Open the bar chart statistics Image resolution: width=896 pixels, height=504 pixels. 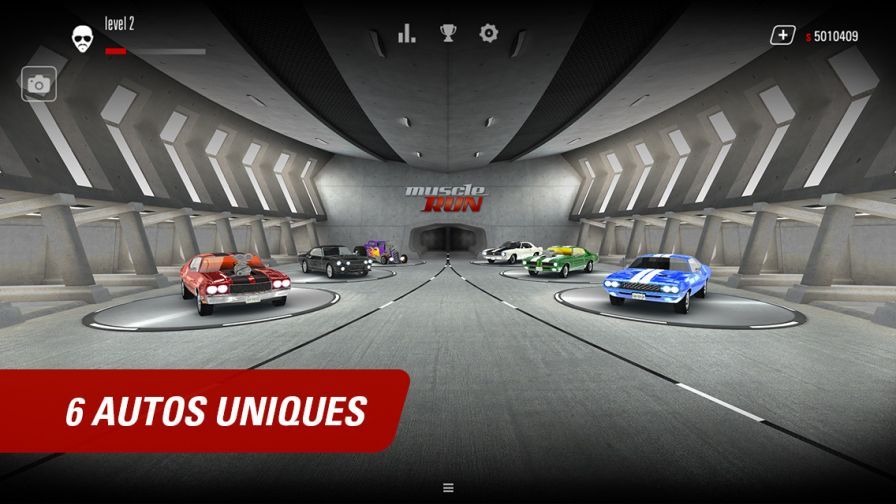point(406,34)
